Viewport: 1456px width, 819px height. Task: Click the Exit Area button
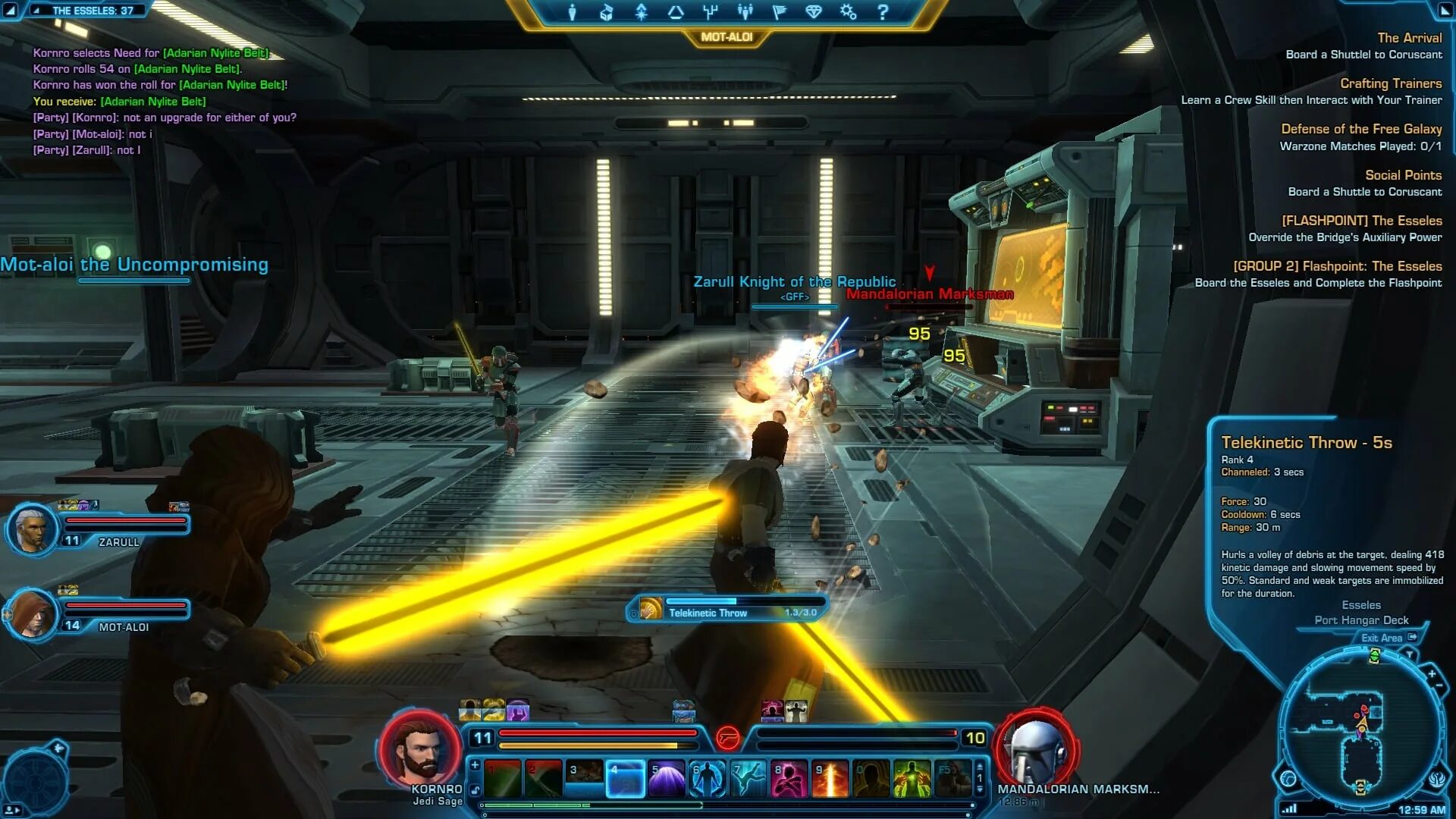(1388, 638)
